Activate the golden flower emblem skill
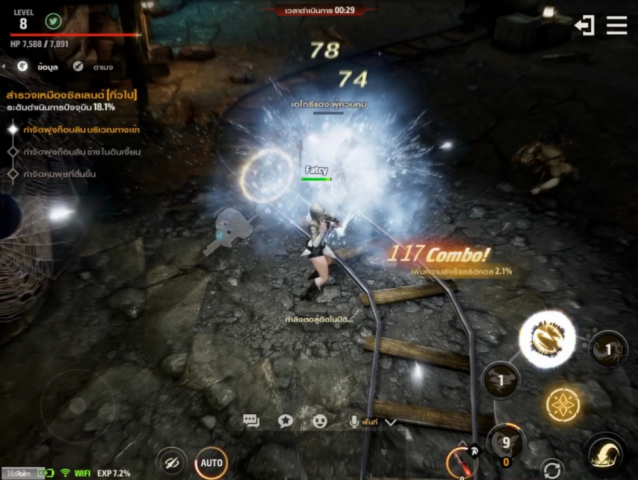This screenshot has width=638, height=480. click(x=563, y=403)
